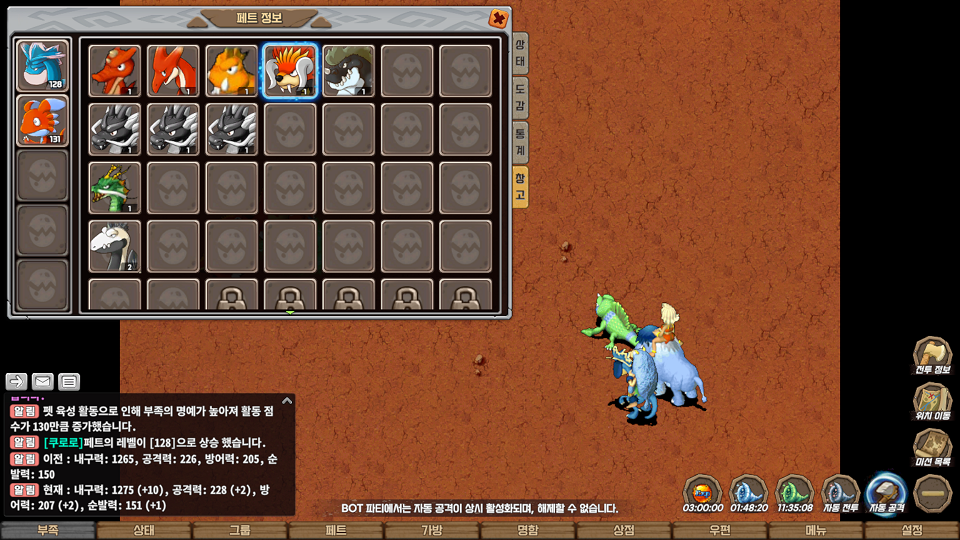960x540 pixels.
Task: Pick the green dragon pet slot
Action: click(114, 188)
